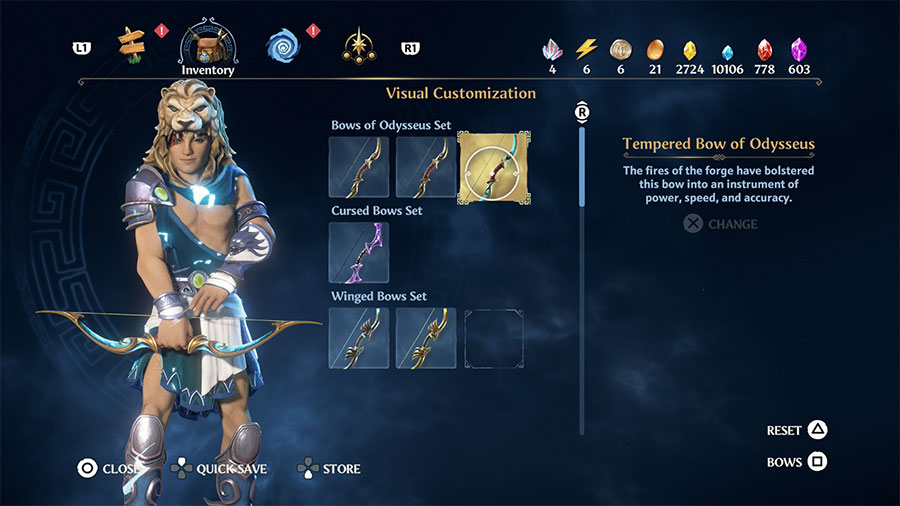Click the empty Winged Bows Set slot

click(494, 337)
